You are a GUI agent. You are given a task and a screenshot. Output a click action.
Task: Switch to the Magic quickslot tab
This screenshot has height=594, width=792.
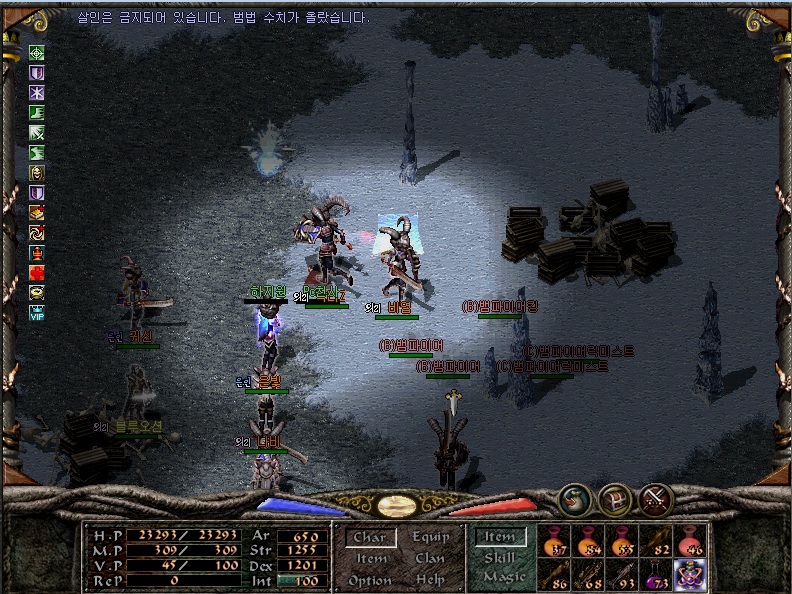[503, 577]
